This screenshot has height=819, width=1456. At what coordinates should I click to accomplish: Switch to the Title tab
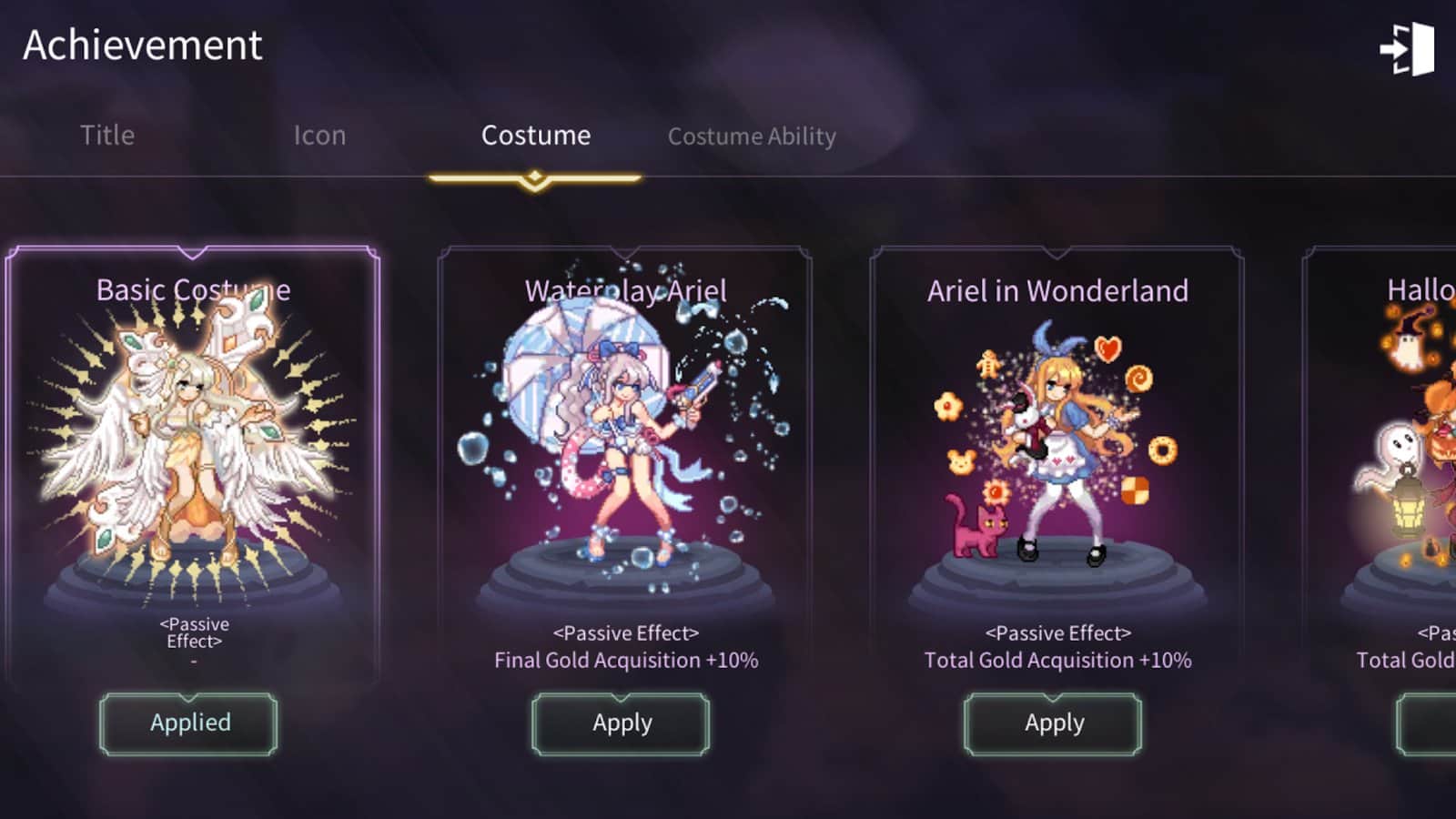107,136
